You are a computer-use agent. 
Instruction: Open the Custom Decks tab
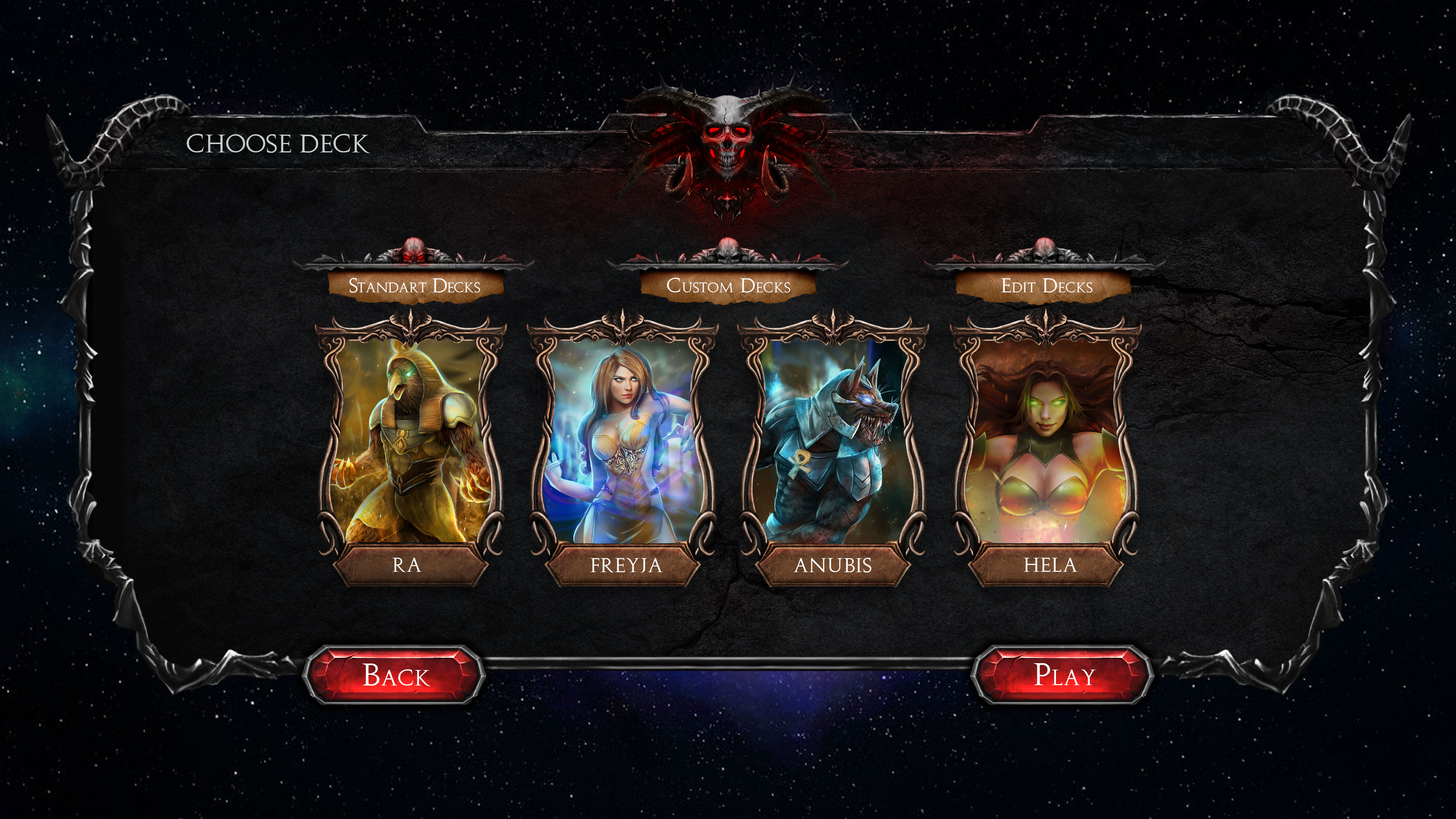(728, 286)
